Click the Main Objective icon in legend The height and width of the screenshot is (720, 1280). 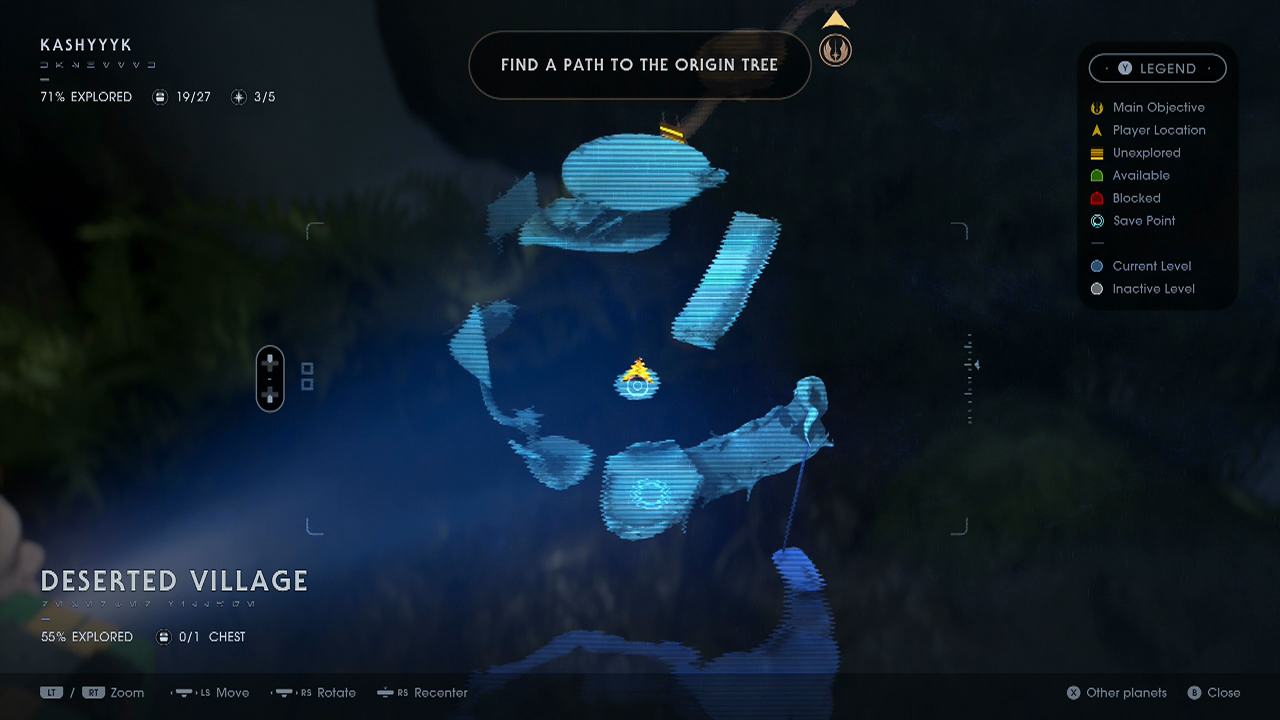[x=1097, y=107]
